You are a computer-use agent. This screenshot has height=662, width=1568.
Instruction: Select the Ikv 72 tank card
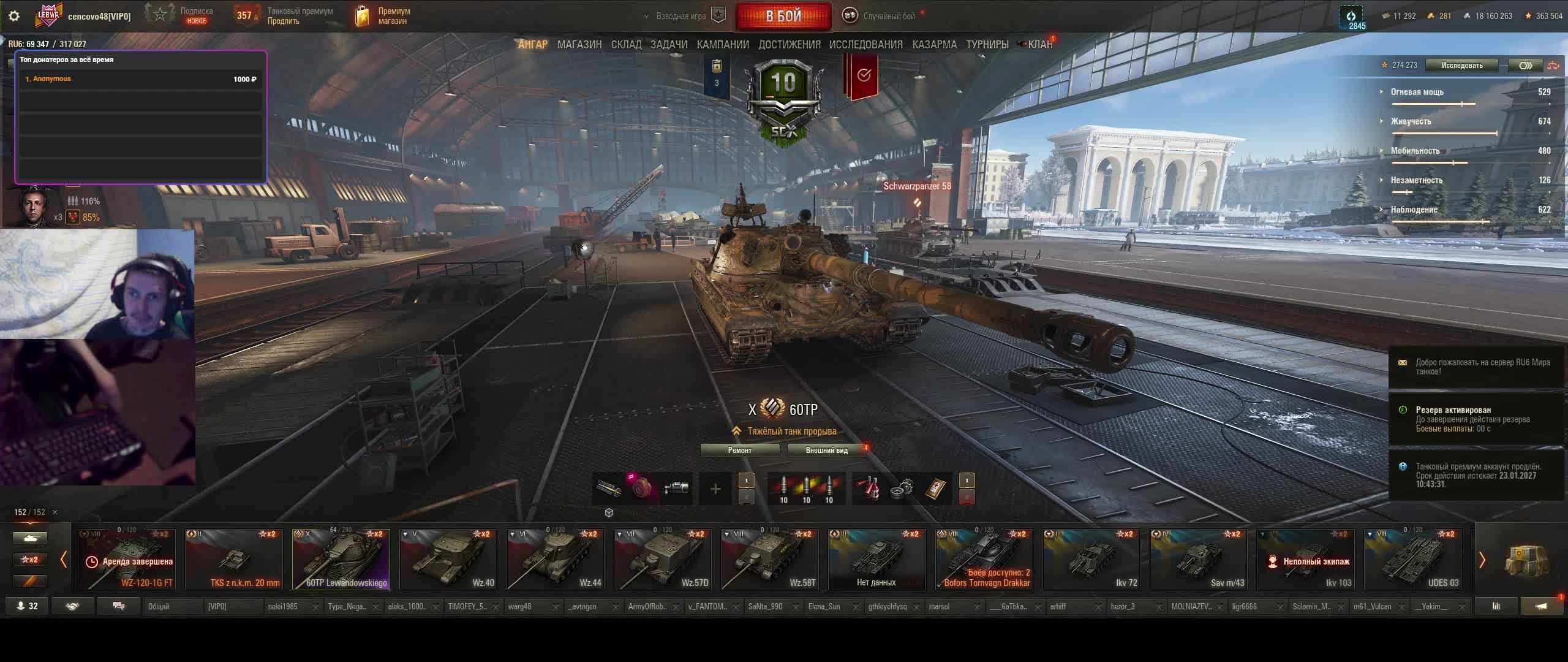point(1091,559)
